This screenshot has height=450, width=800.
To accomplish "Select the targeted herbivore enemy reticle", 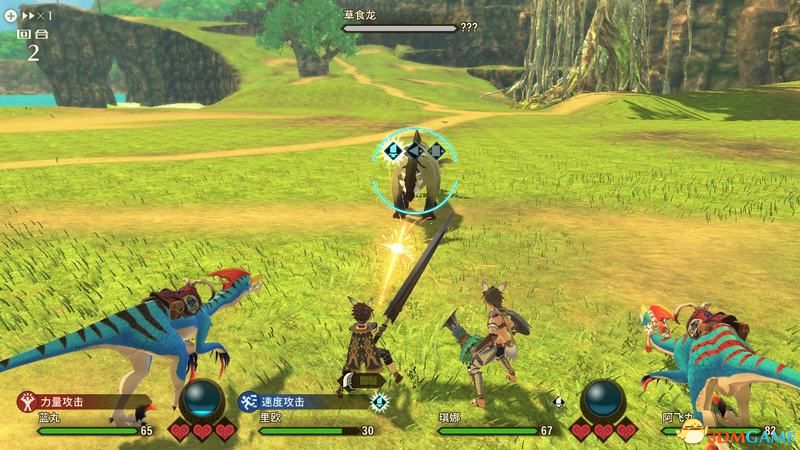I will (x=415, y=172).
